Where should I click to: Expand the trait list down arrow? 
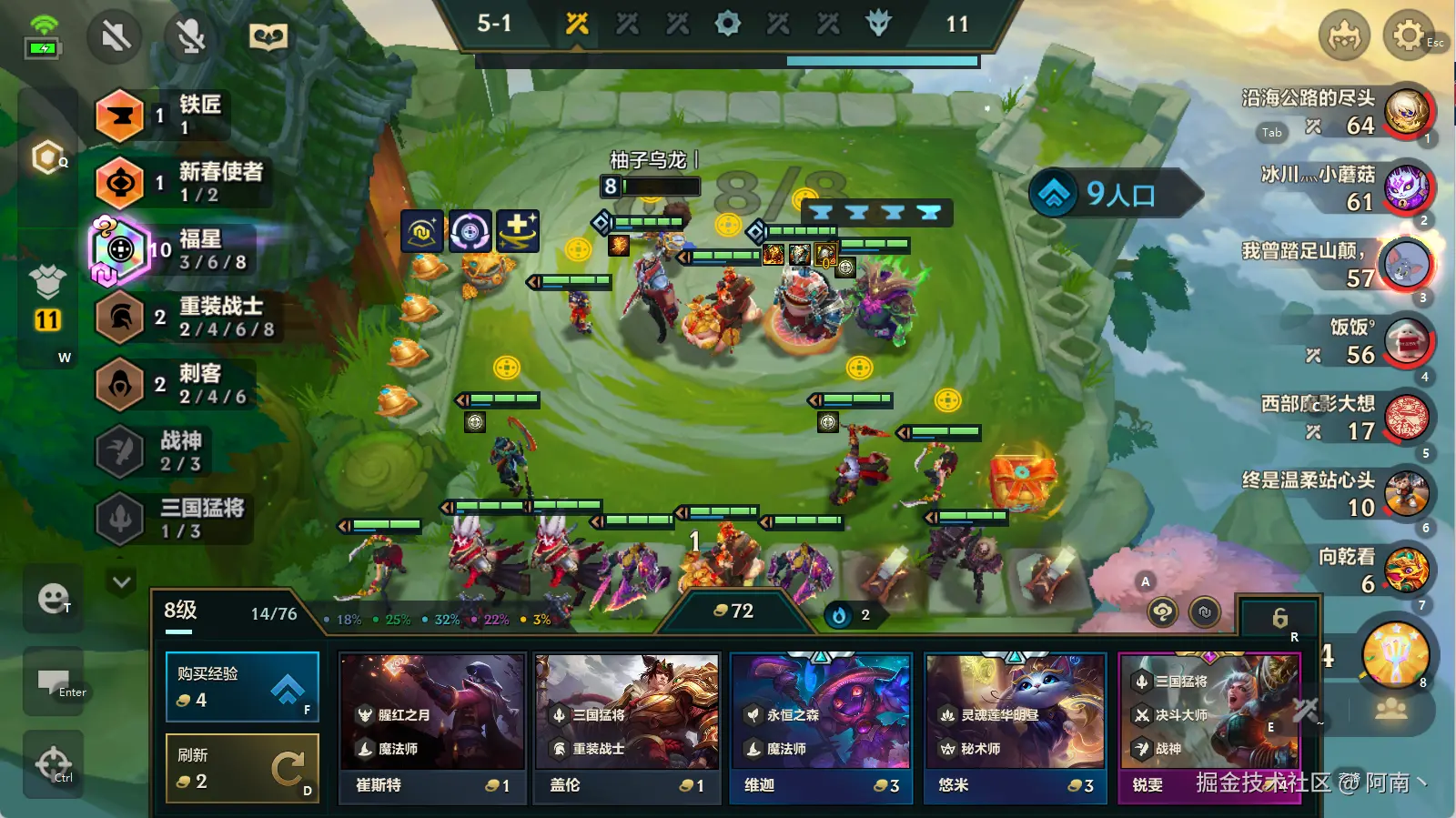[x=121, y=581]
